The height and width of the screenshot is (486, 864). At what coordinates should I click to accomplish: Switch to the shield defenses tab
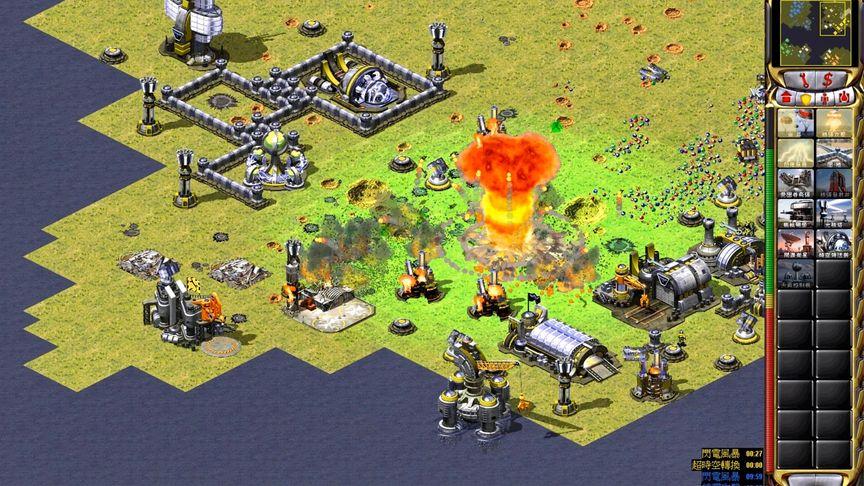806,97
